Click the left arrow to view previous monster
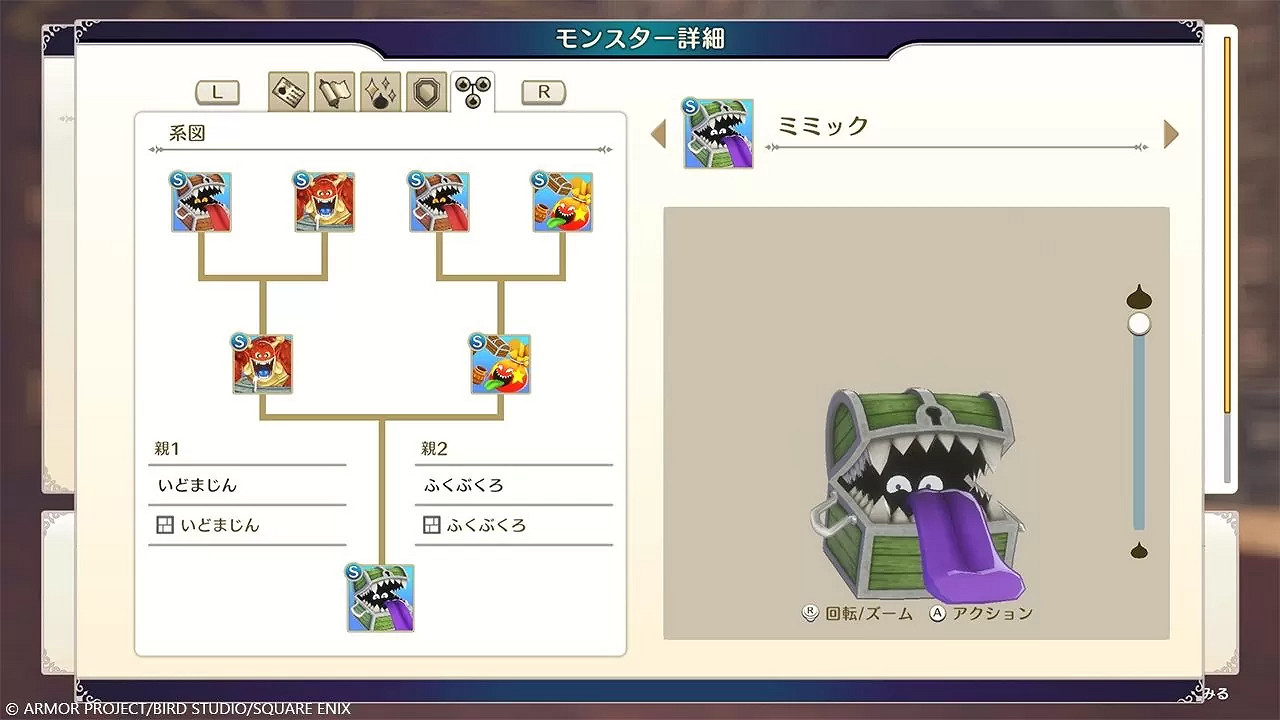The height and width of the screenshot is (720, 1280). (659, 133)
